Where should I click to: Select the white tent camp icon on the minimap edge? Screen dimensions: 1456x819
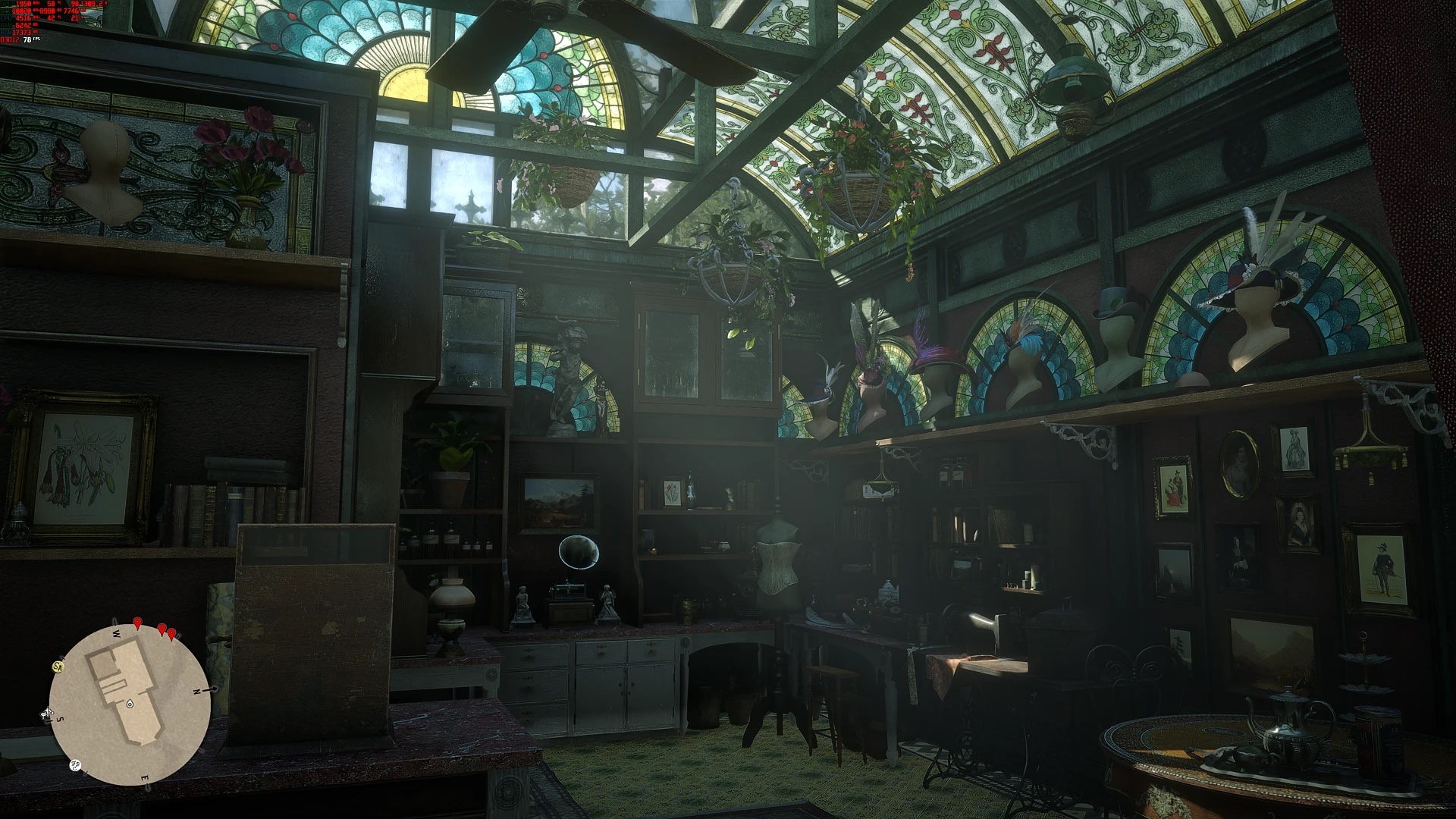pos(47,713)
